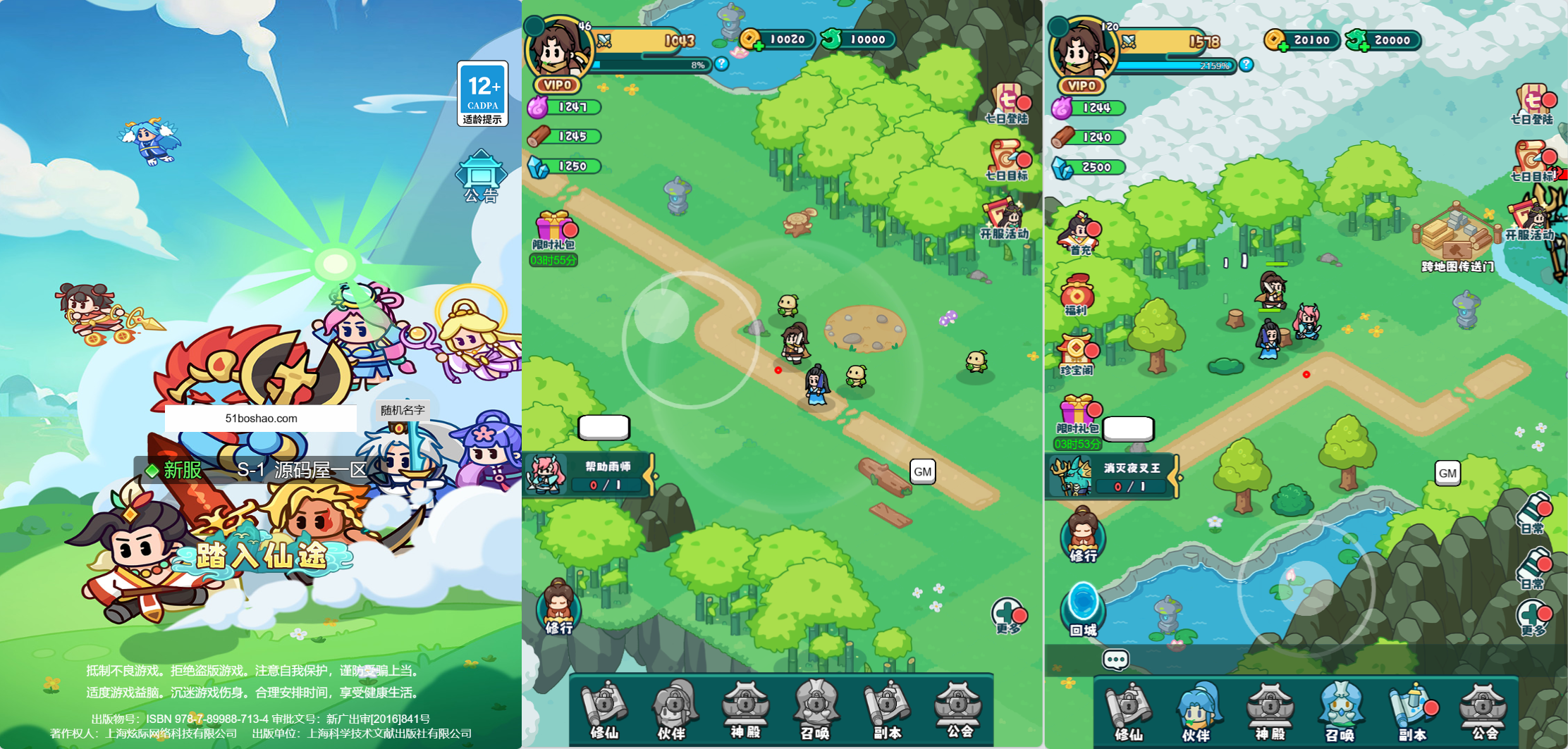
Task: Open the 首充 first recharge offer
Action: coord(1079,235)
